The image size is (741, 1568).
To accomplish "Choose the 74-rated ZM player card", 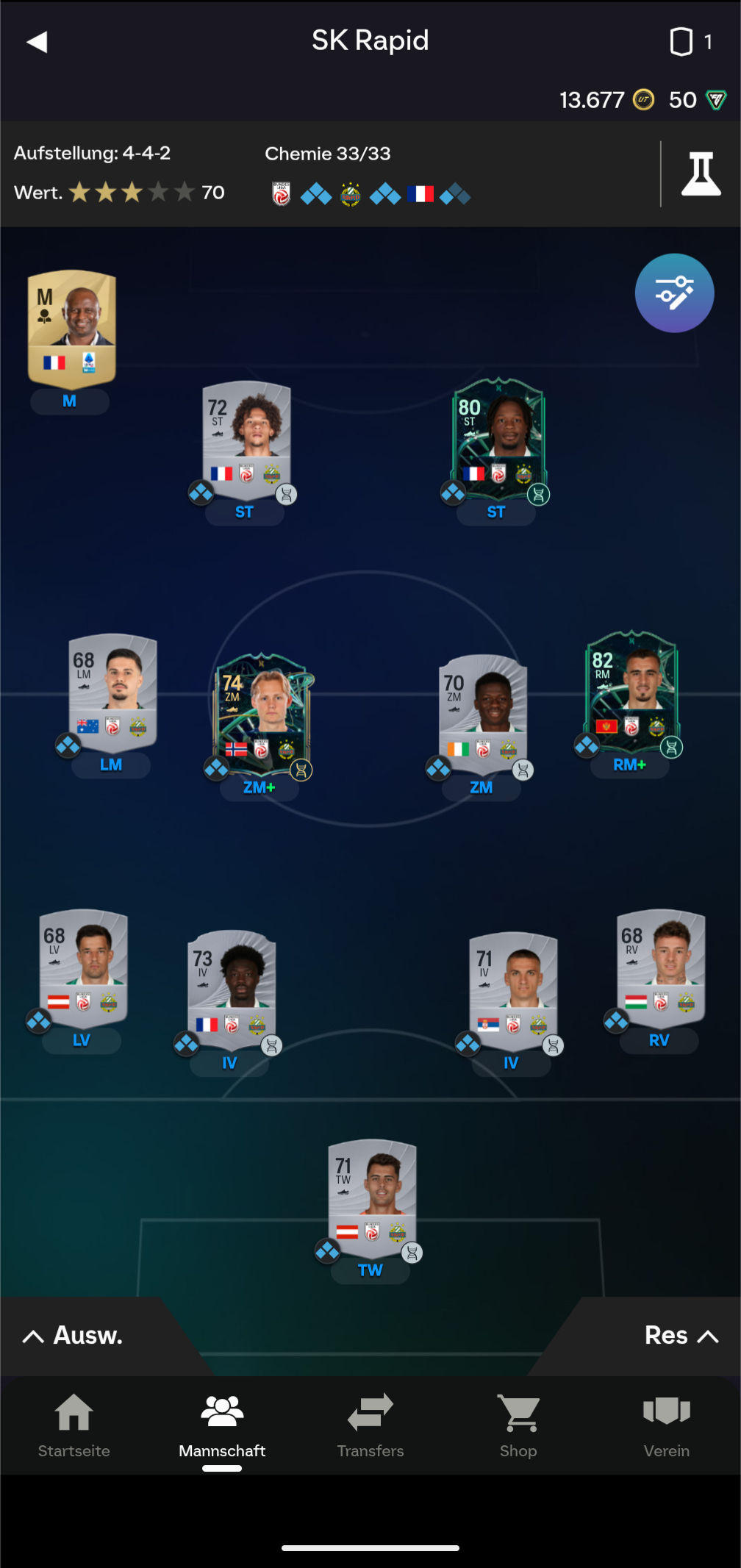I will (262, 709).
